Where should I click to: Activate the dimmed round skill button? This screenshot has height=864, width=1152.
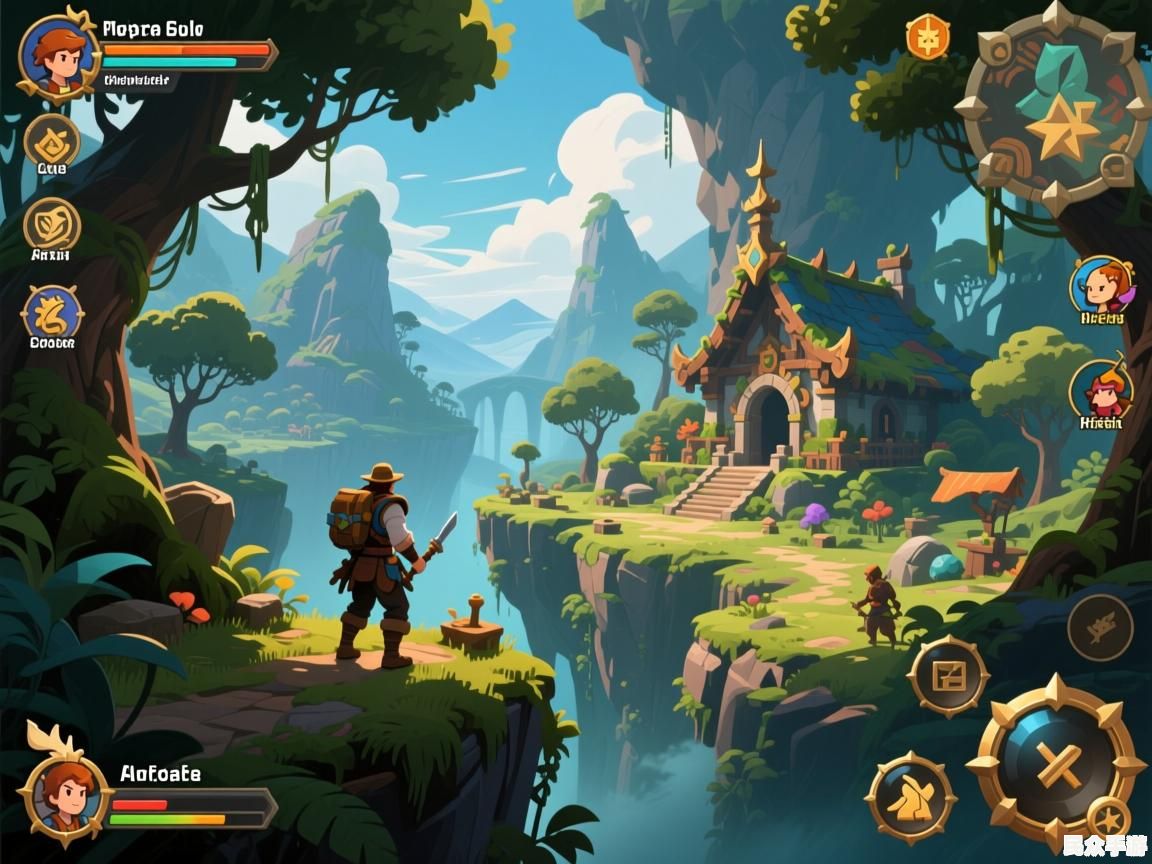point(1100,628)
